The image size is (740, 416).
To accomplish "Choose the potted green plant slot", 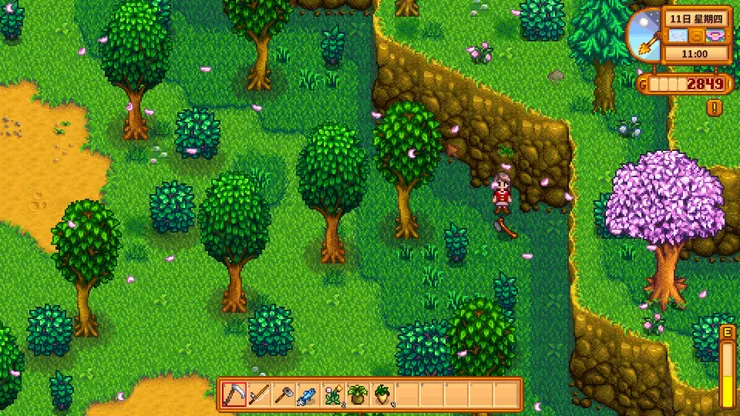I will (x=358, y=394).
